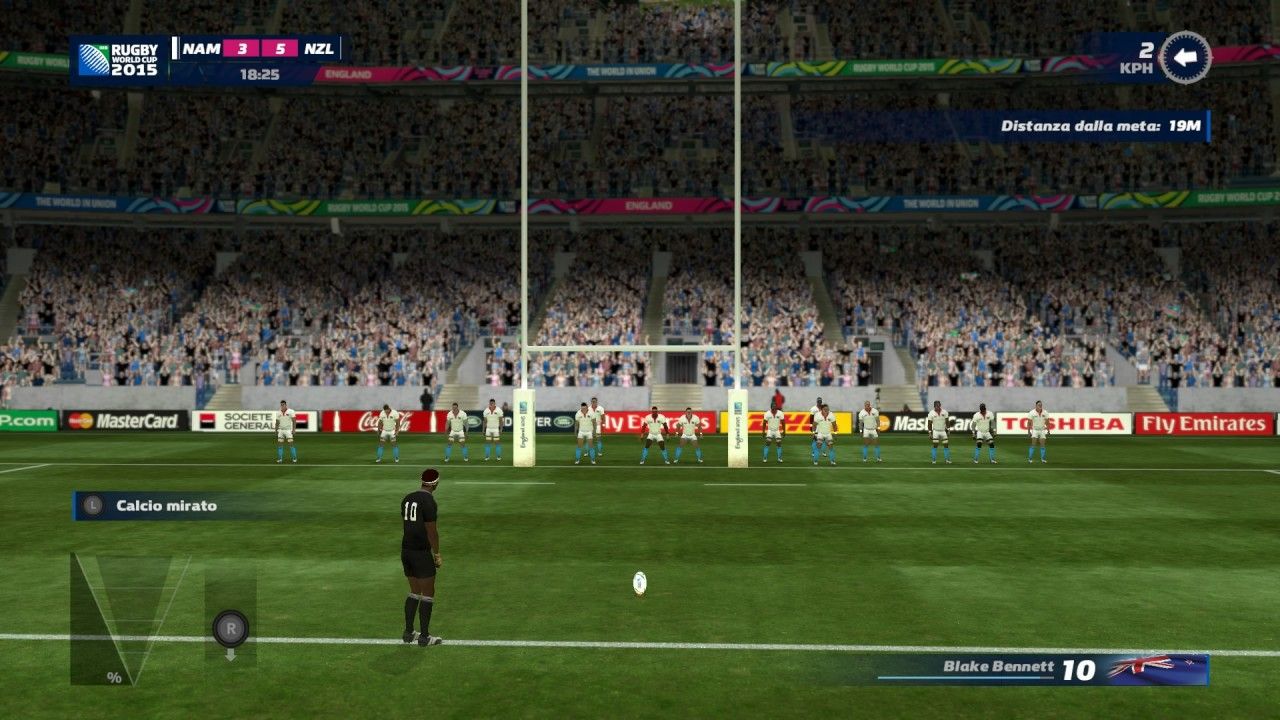
Task: Click the Calcio mirato label text
Action: pos(165,505)
